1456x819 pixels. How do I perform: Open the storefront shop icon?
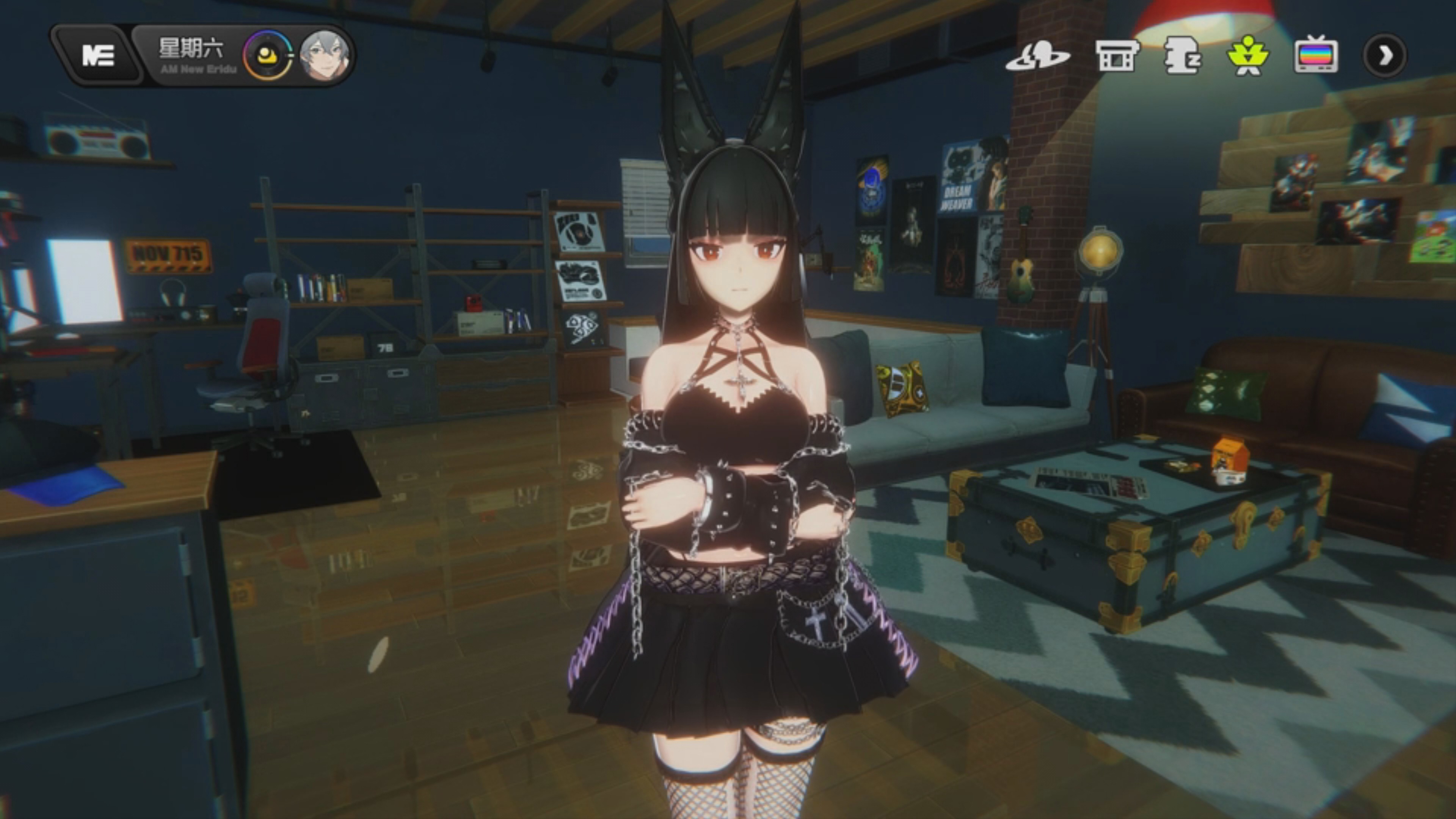(x=1116, y=55)
